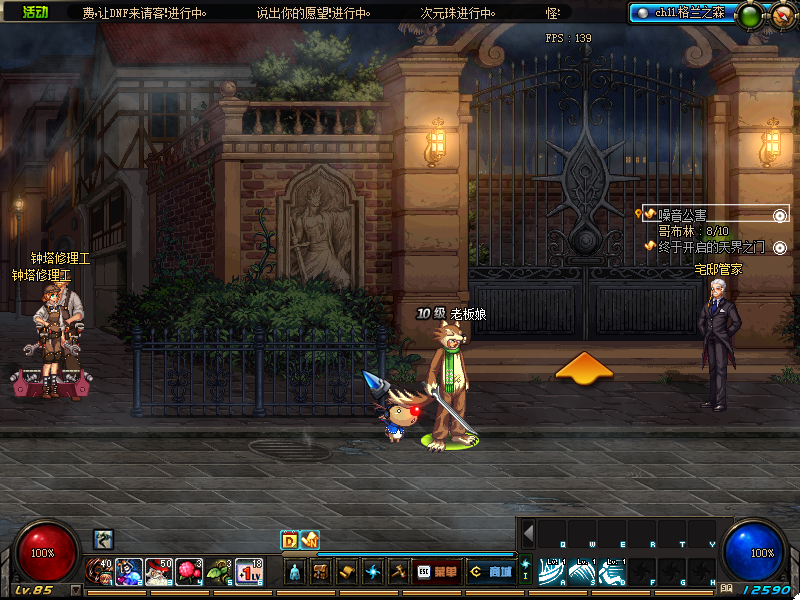
Task: Open the 活动 events panel
Action: (x=35, y=12)
